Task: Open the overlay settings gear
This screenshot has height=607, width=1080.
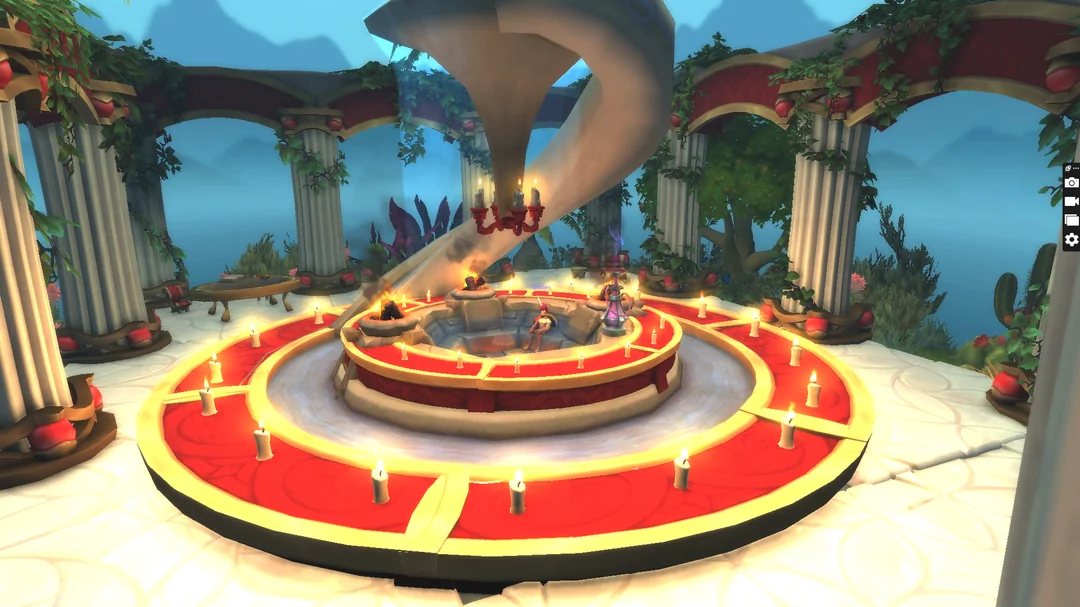Action: [1071, 239]
